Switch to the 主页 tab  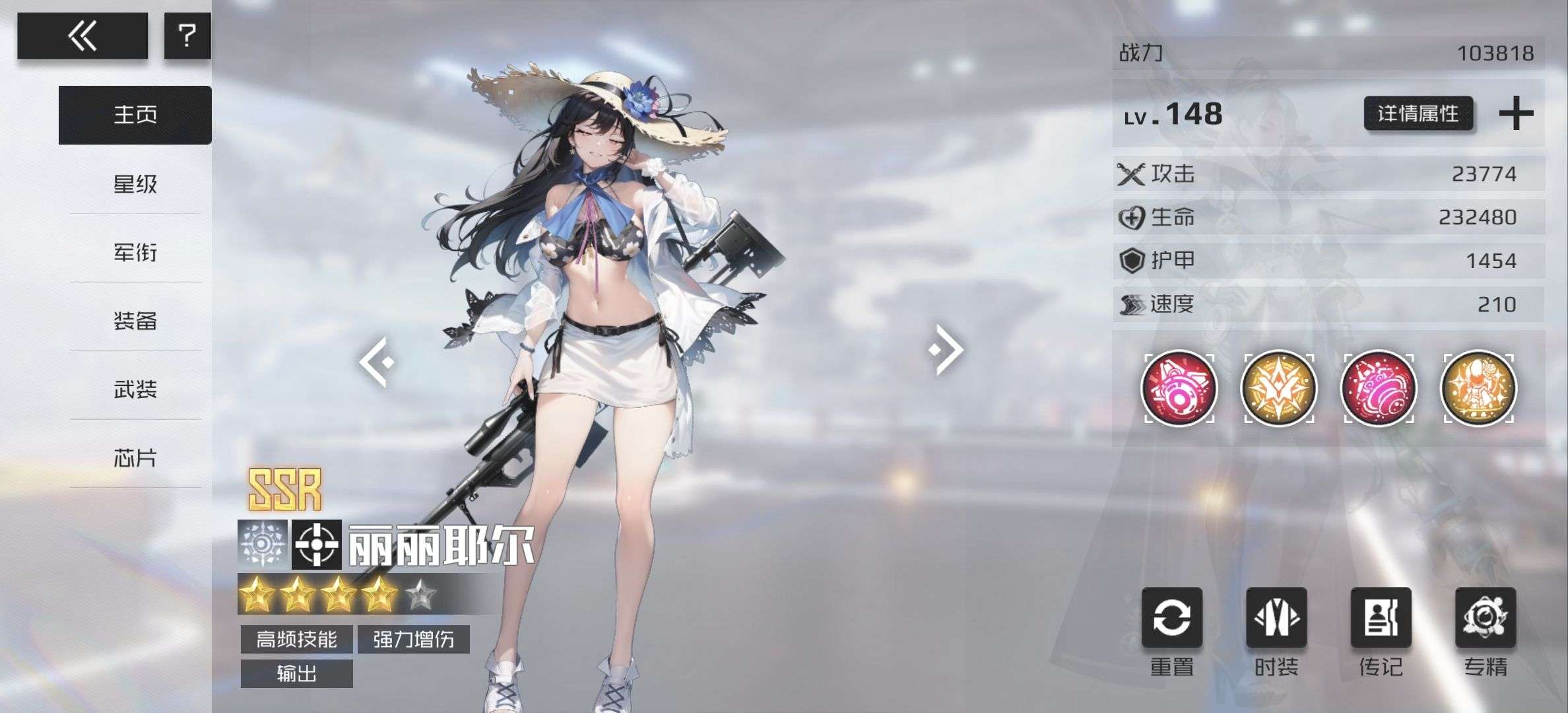135,115
